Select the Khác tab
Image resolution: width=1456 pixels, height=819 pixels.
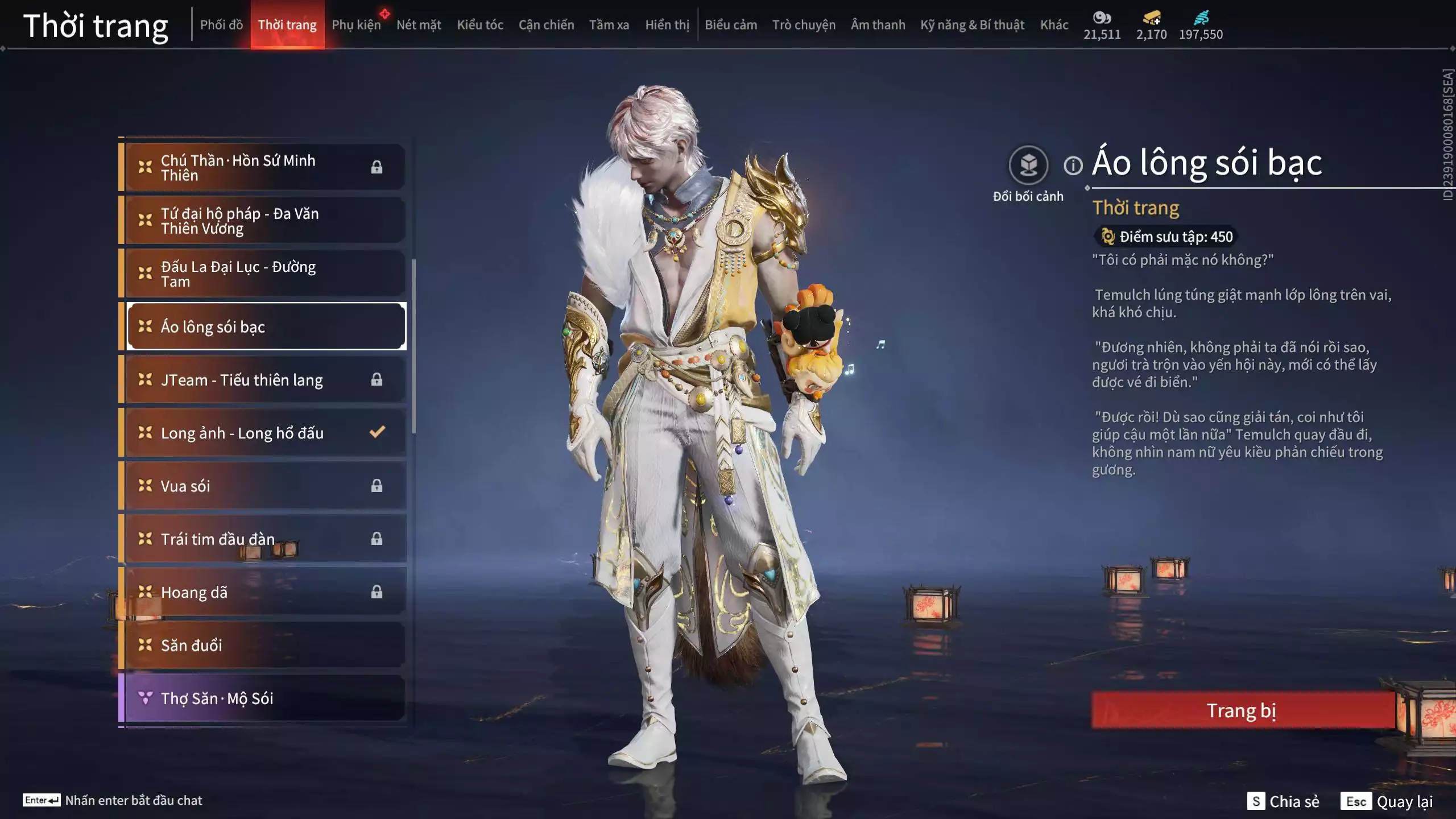(x=1054, y=25)
